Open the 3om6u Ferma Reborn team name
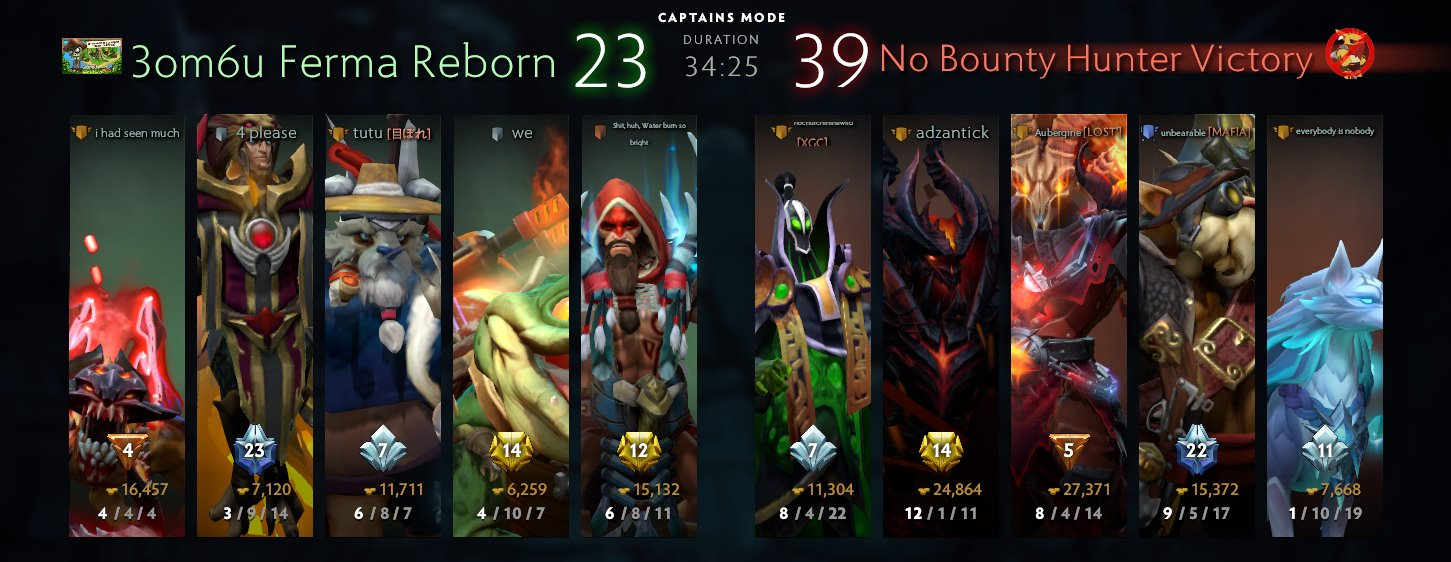Viewport: 1451px width, 562px height. tap(343, 62)
